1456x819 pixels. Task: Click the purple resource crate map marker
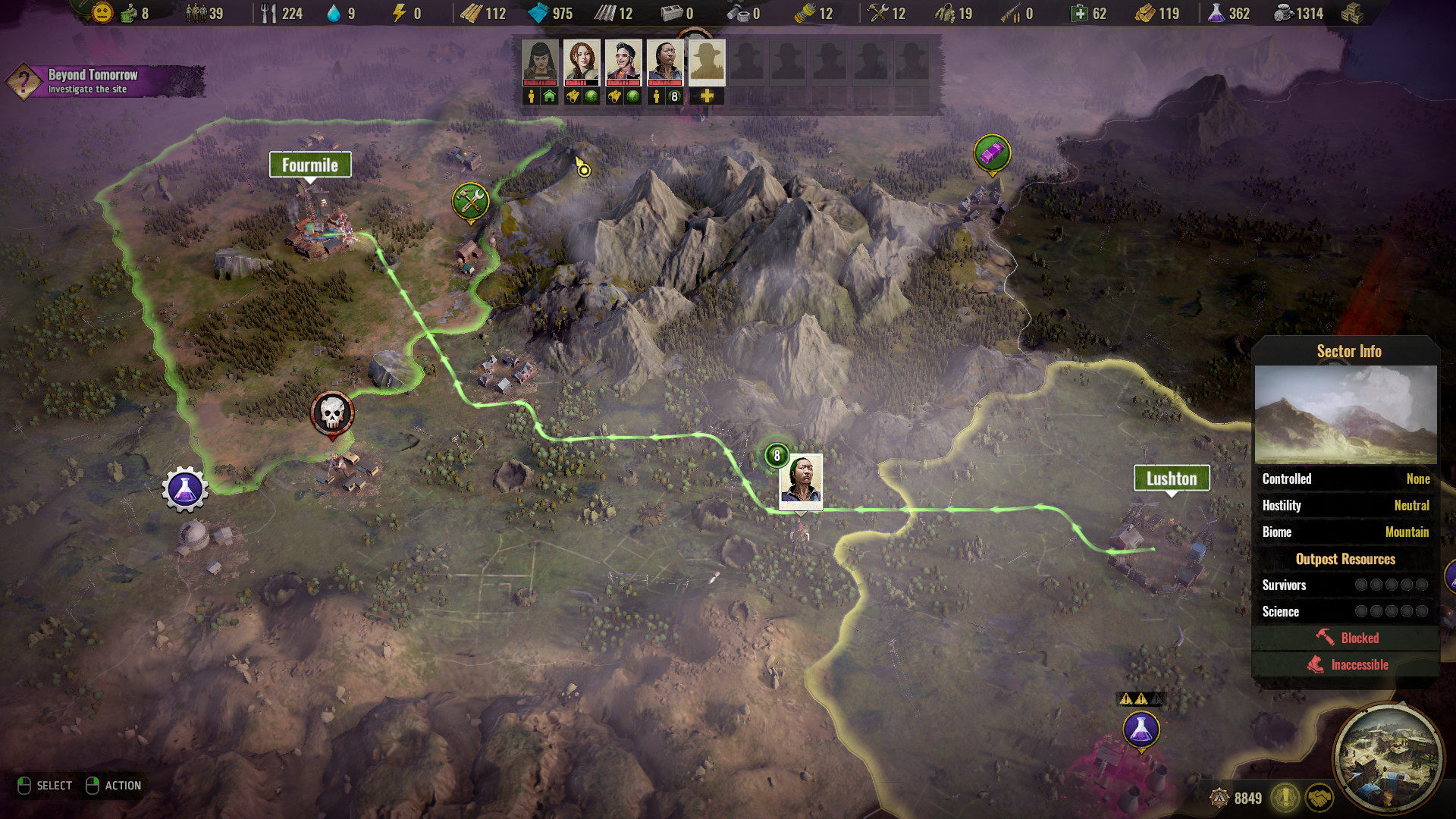(x=992, y=154)
